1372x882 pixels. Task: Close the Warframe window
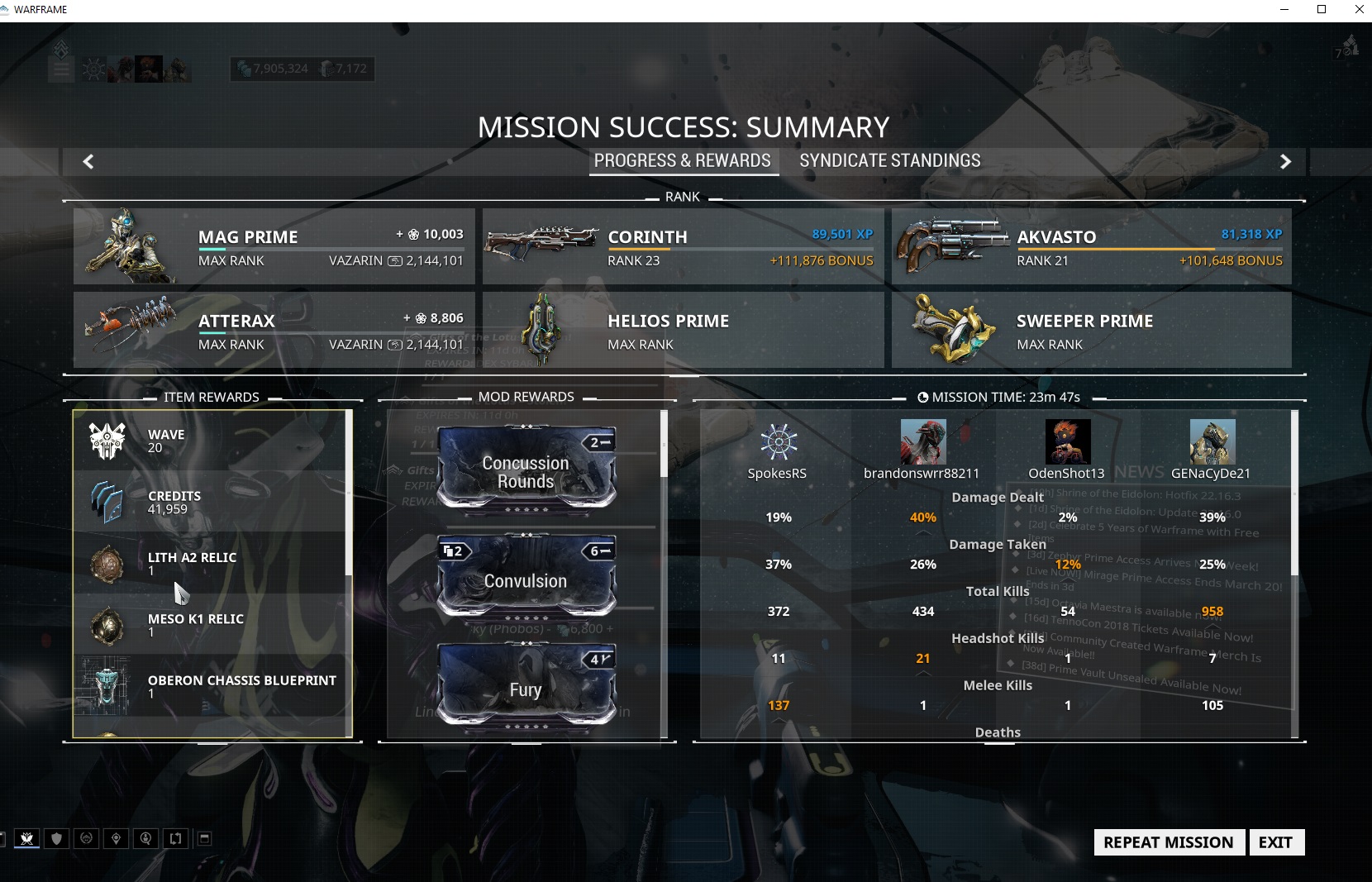click(1359, 10)
